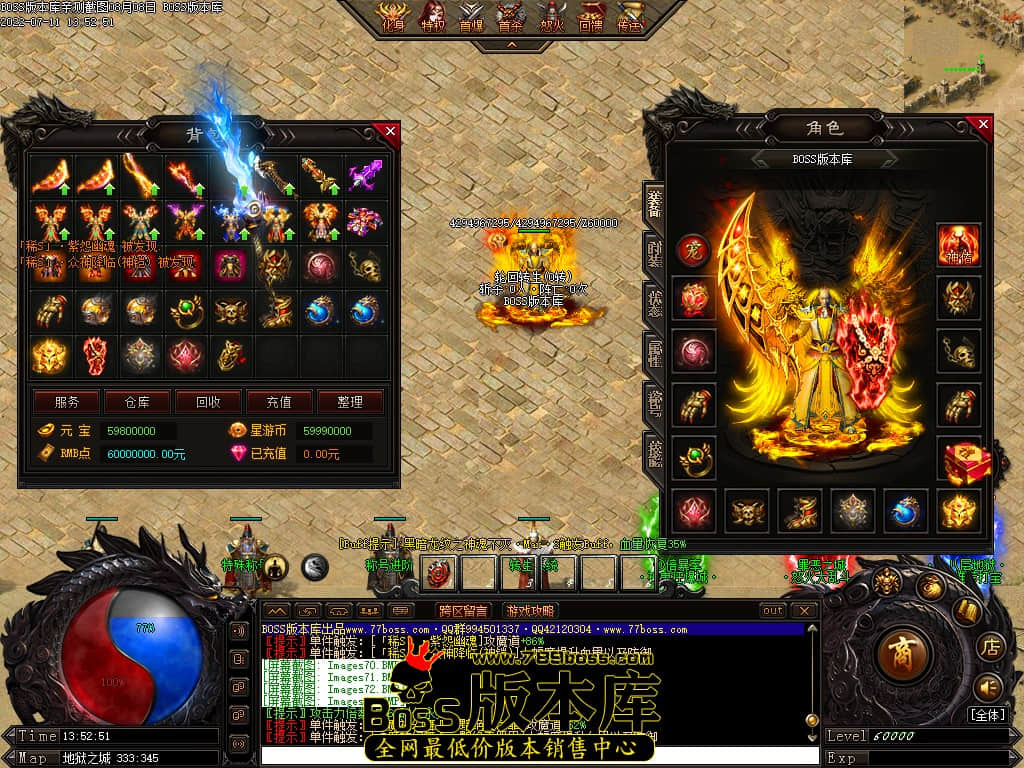Switch to the 状态 status tab

pos(653,303)
